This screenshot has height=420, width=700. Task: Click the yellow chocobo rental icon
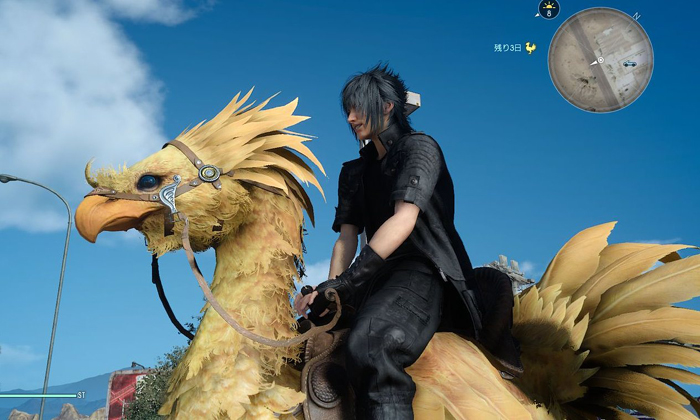530,47
